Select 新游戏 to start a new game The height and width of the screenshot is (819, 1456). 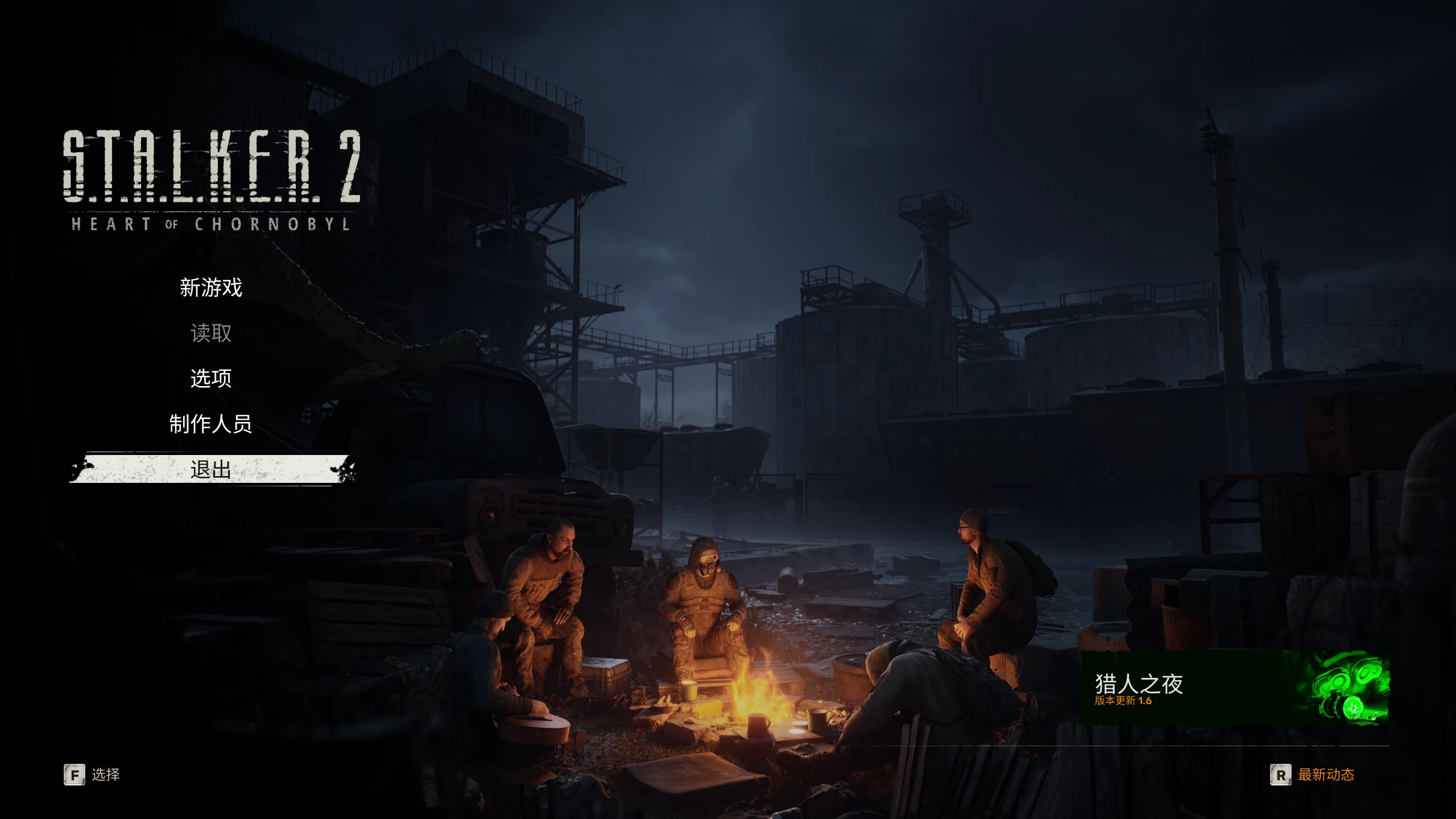click(210, 288)
